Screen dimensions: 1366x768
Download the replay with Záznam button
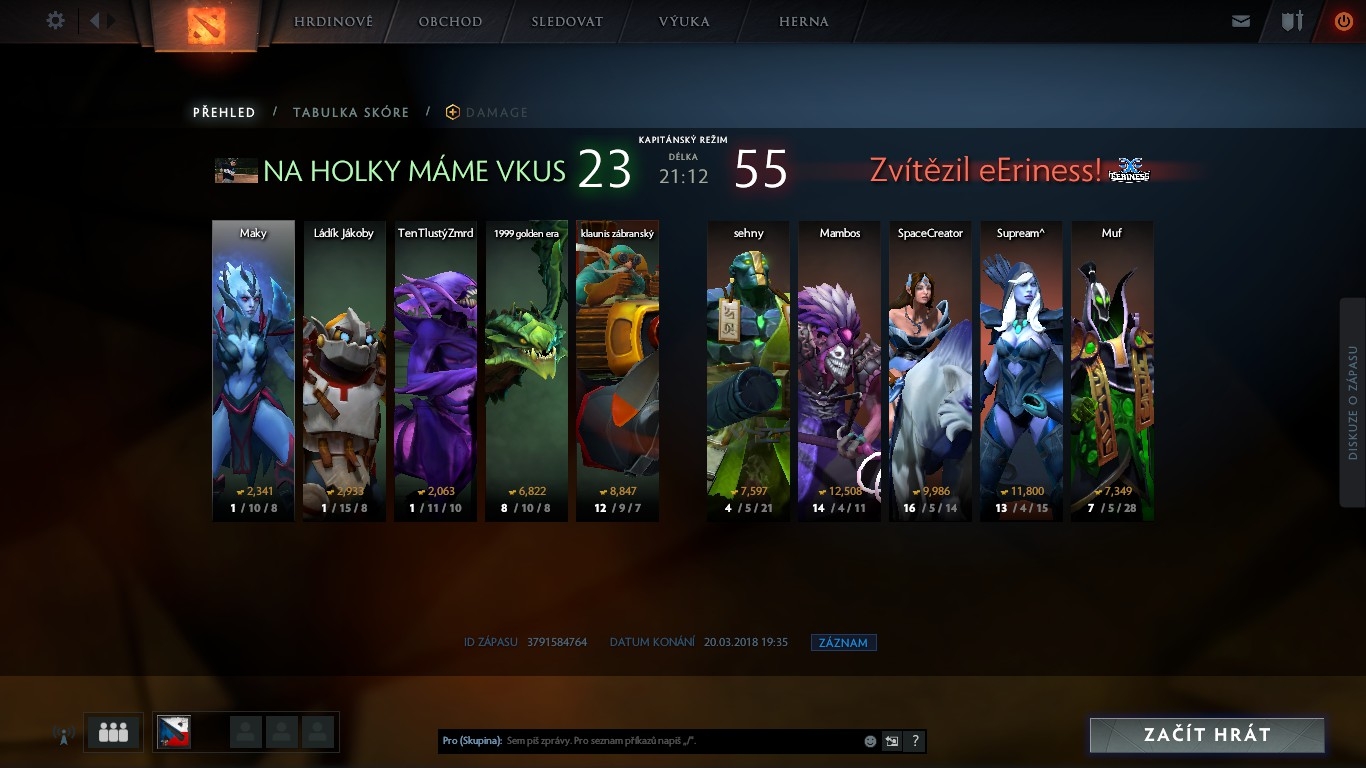point(843,643)
